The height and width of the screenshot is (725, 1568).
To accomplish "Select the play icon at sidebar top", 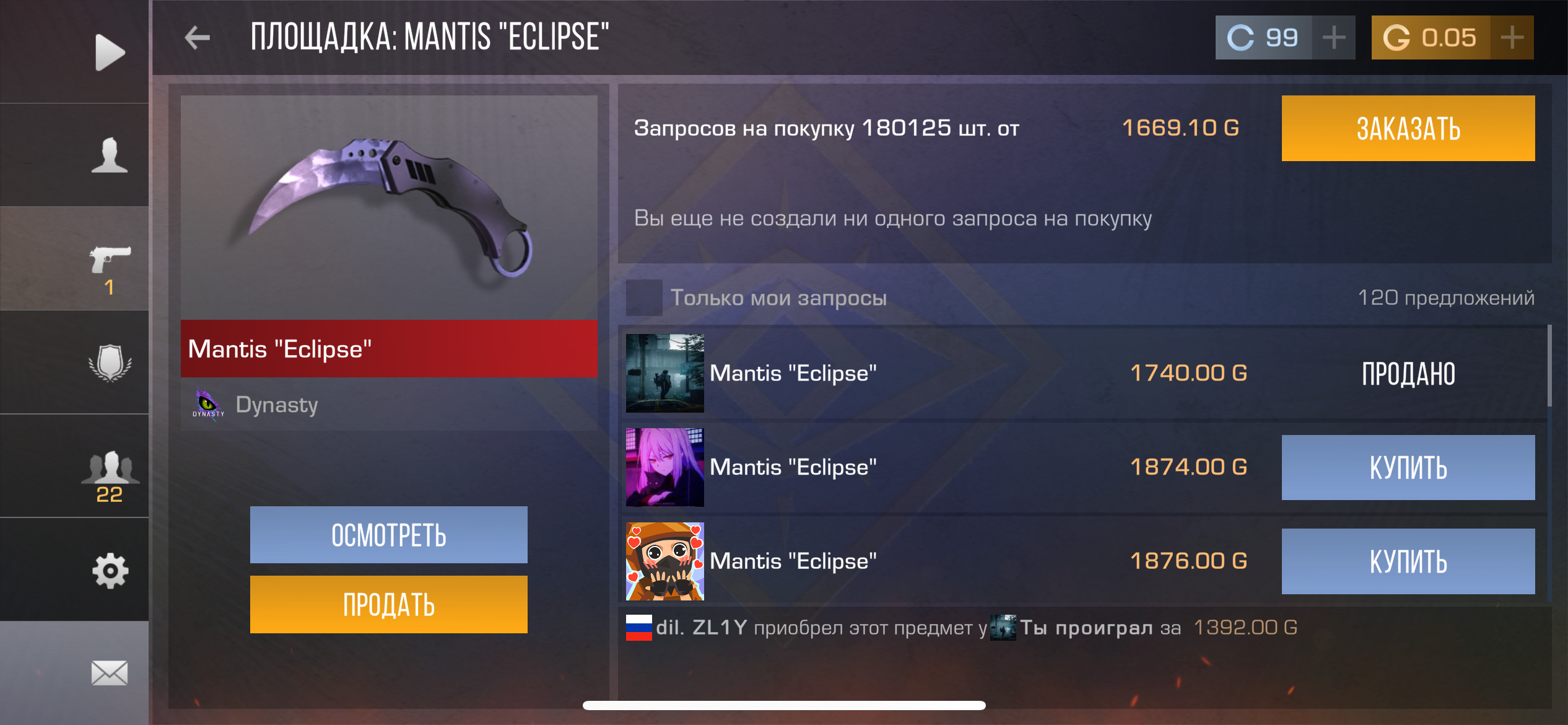I will [110, 51].
